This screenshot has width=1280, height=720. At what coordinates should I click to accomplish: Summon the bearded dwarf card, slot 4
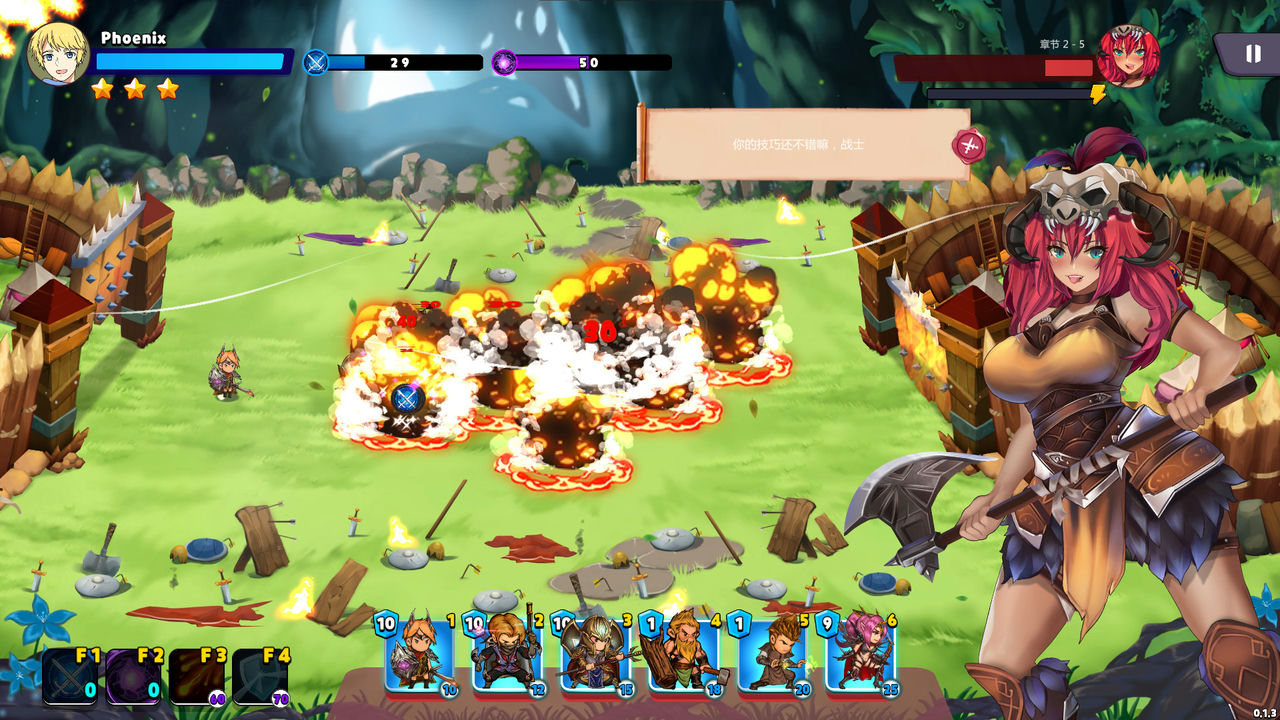pos(683,654)
